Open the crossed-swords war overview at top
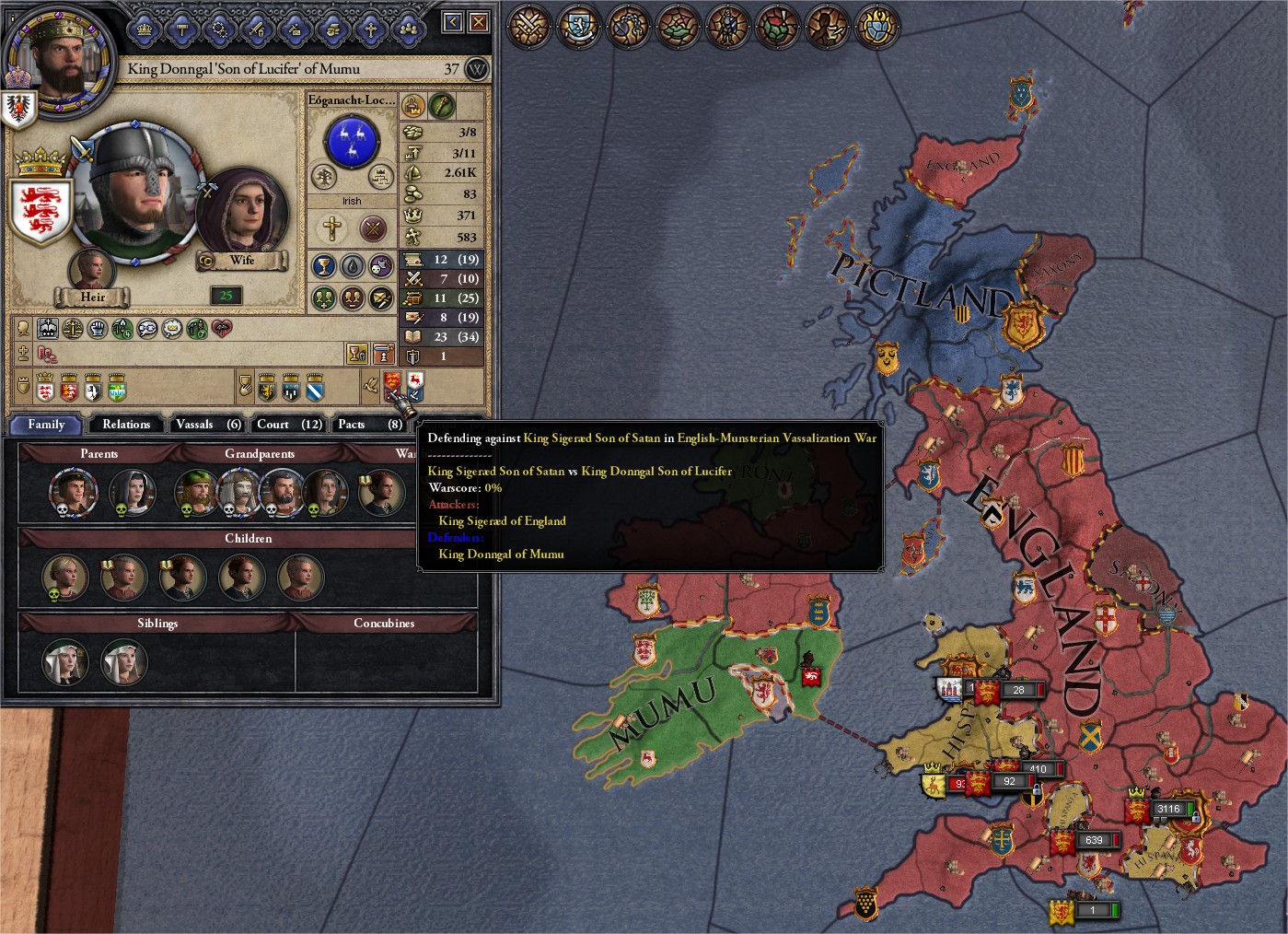Screen dimensions: 1288x934 528,27
